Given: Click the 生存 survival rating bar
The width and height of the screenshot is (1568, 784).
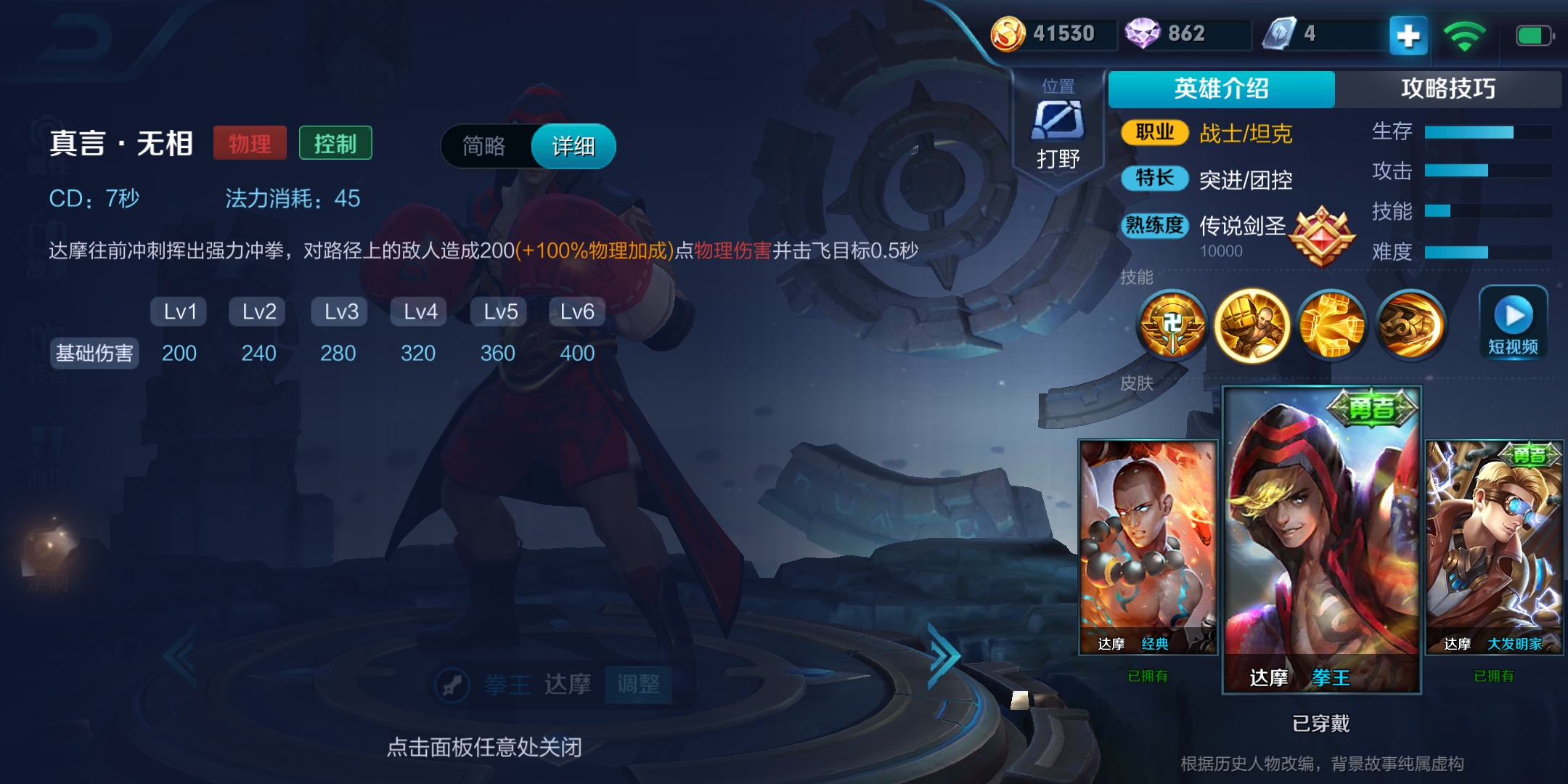Looking at the screenshot, I should tap(1488, 131).
